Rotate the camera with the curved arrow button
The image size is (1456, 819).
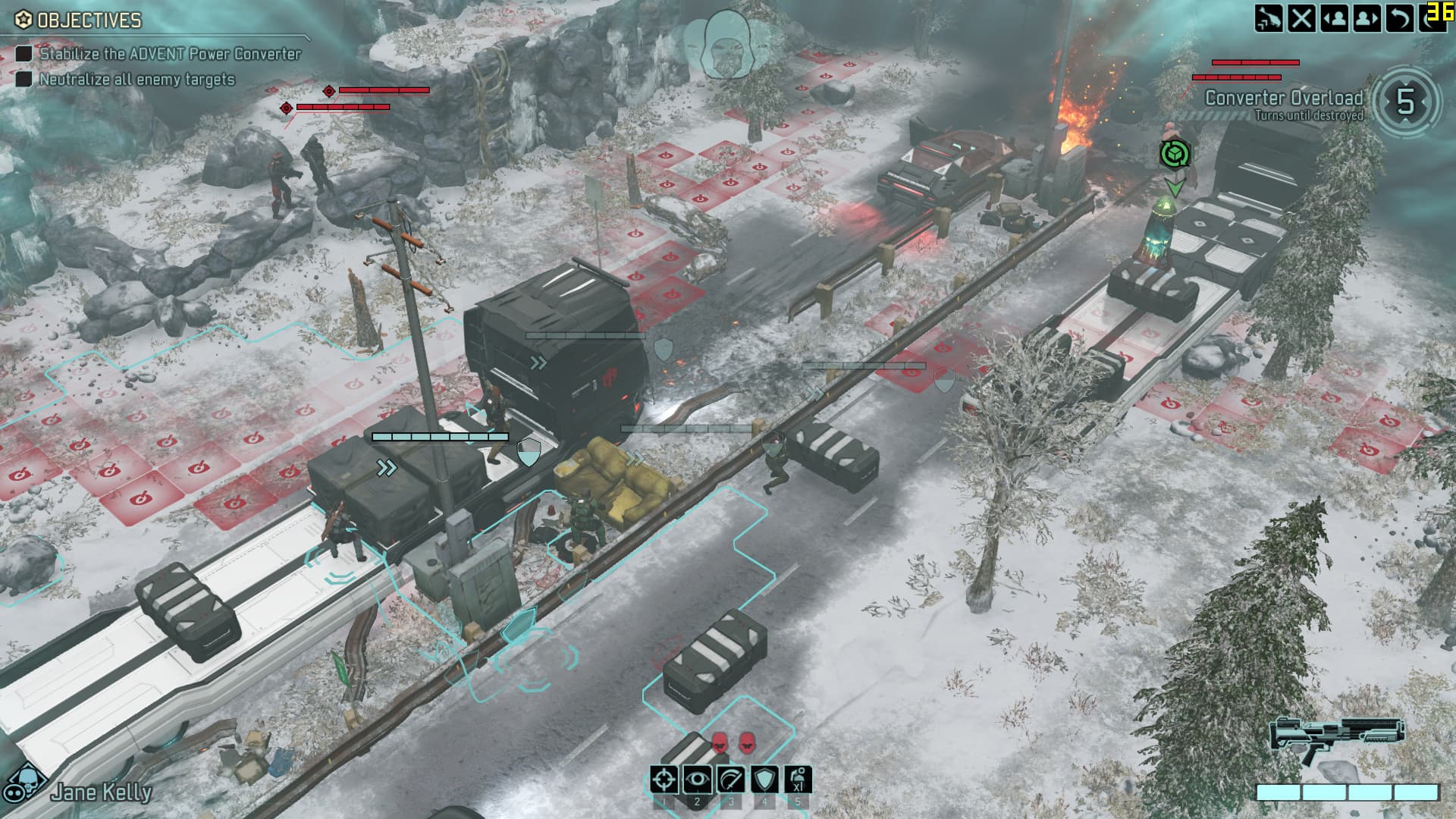click(x=1399, y=18)
